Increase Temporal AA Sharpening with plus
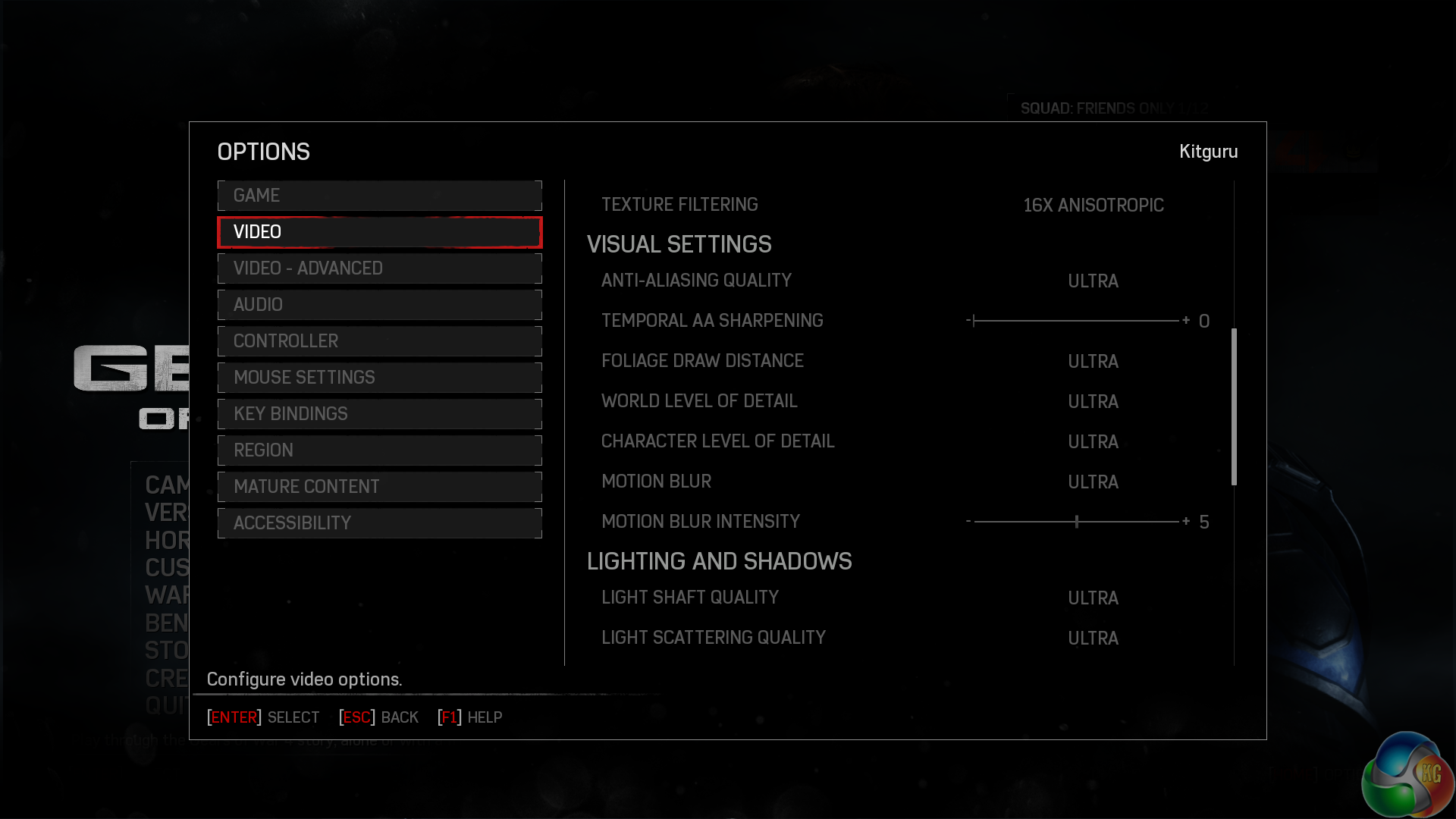The width and height of the screenshot is (1456, 819). point(1186,321)
